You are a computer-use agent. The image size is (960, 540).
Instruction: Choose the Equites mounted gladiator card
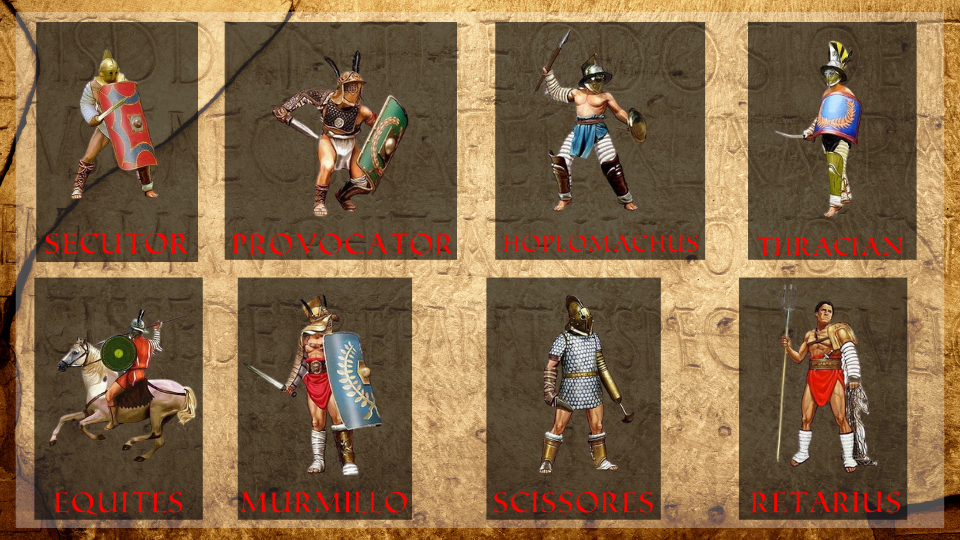118,398
